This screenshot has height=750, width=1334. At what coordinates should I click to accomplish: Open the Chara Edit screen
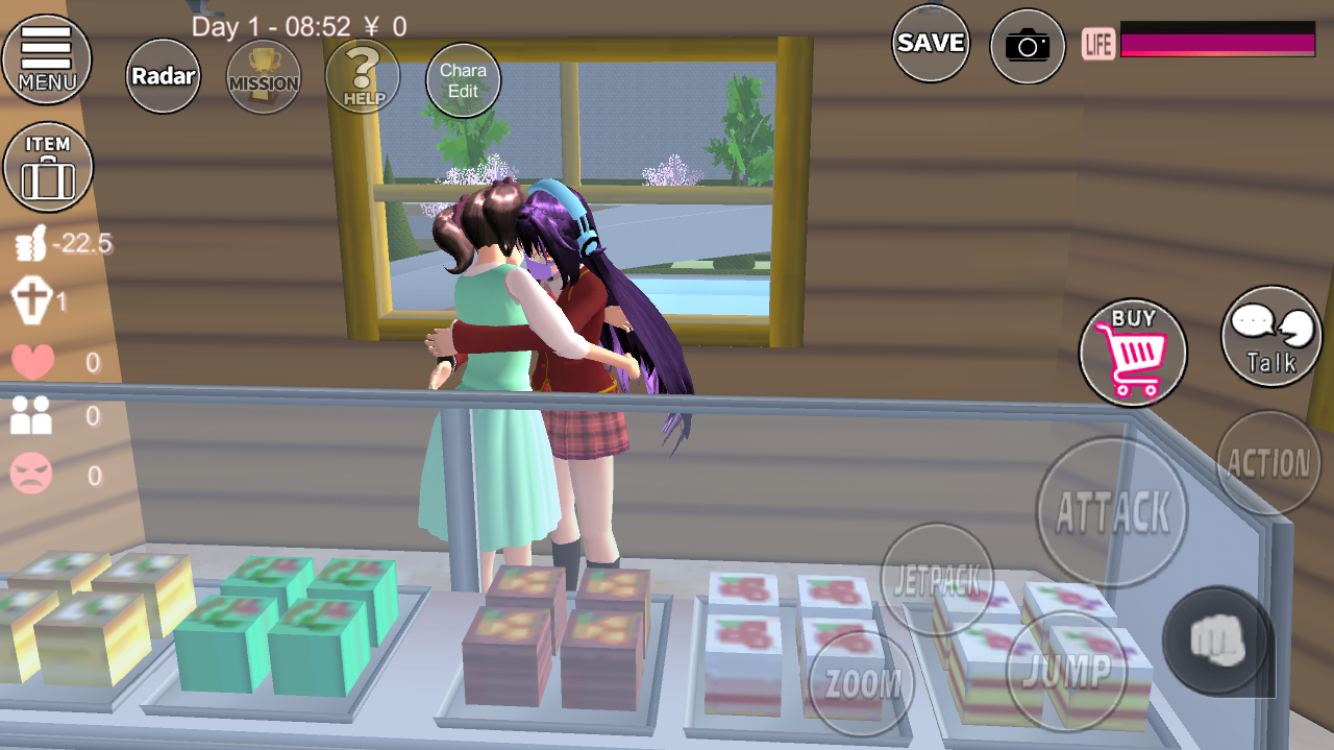(x=463, y=80)
